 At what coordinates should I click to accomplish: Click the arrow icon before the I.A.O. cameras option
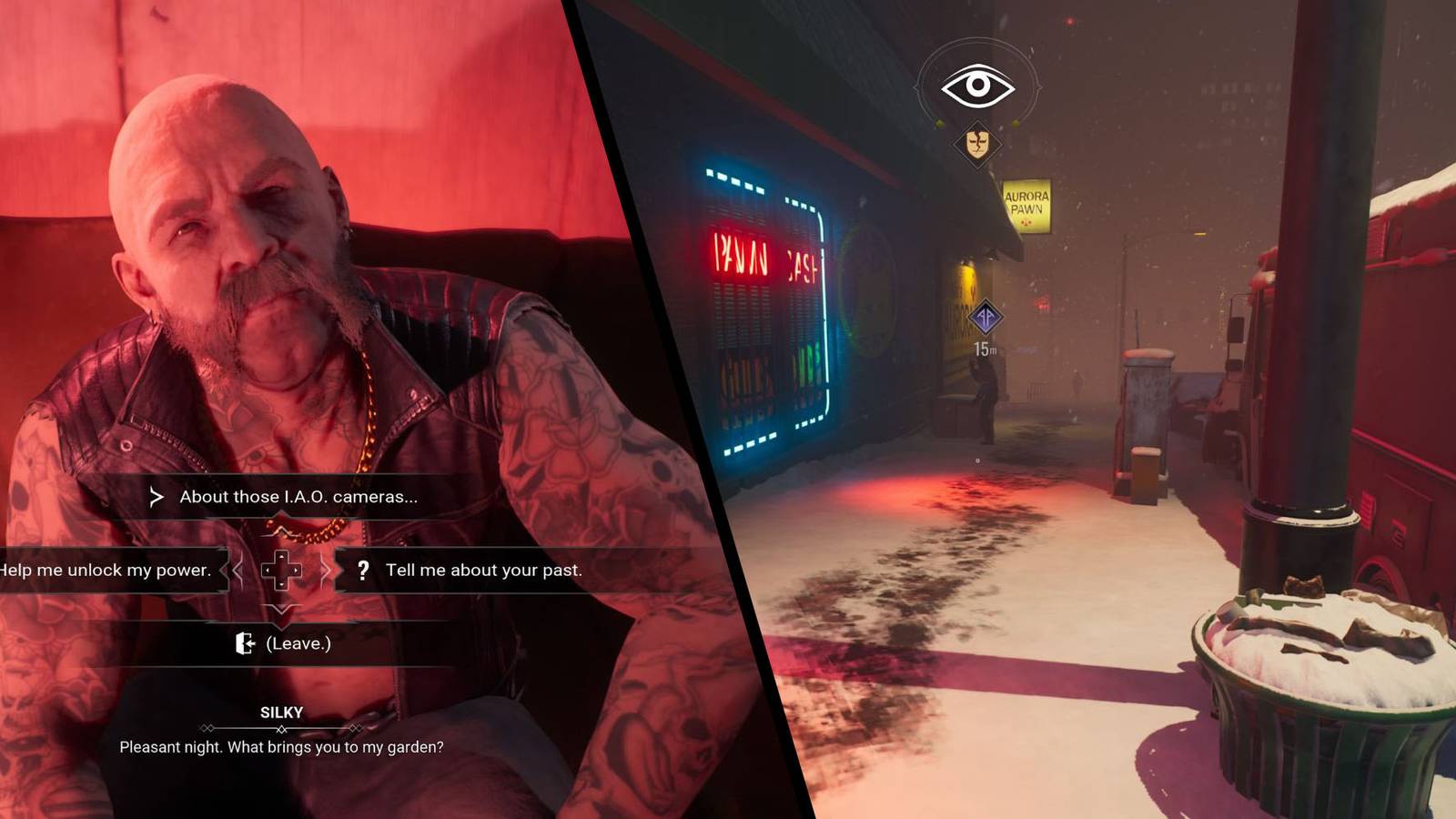[x=157, y=498]
